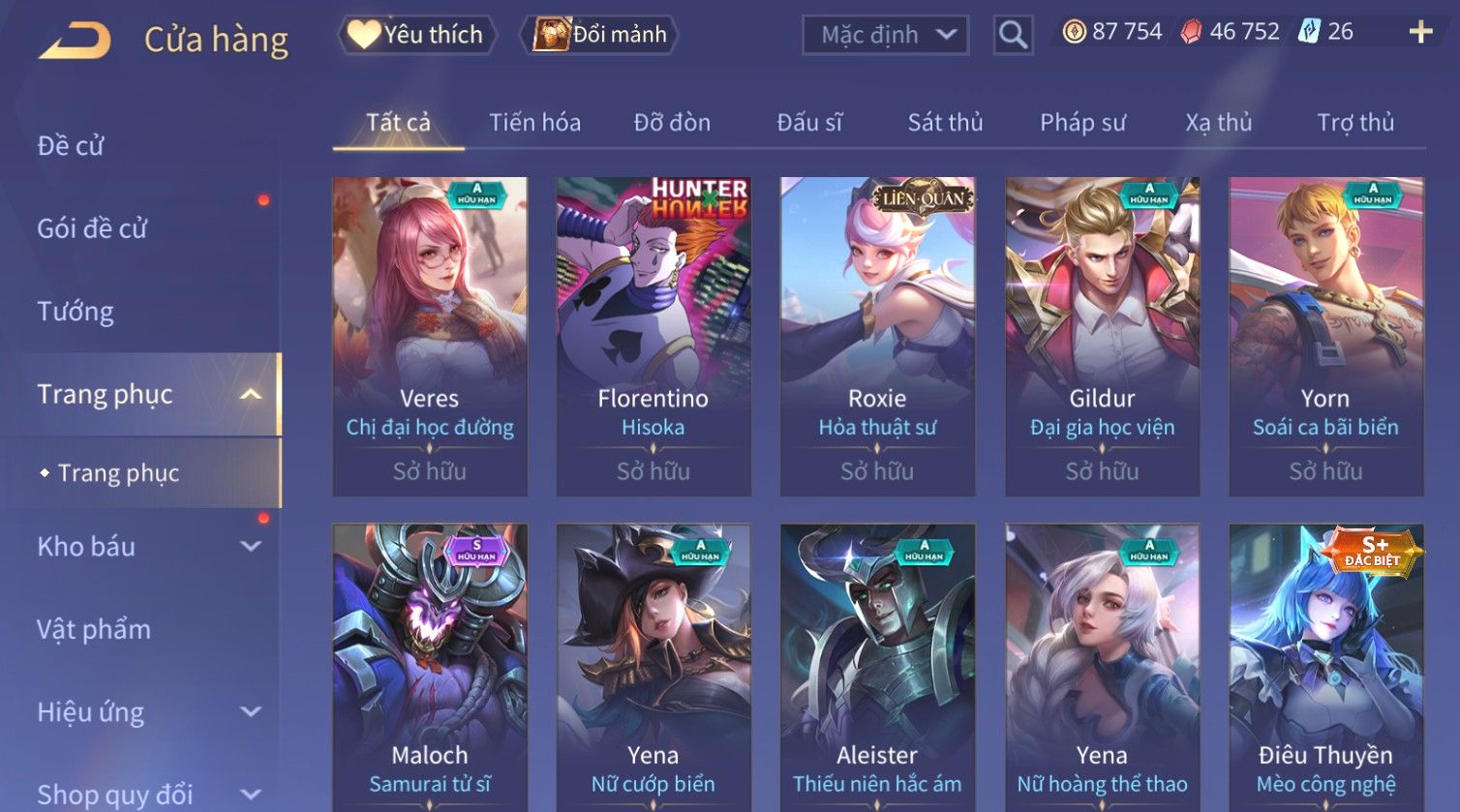
Task: Show the Sát thủ skins tab
Action: 945,123
